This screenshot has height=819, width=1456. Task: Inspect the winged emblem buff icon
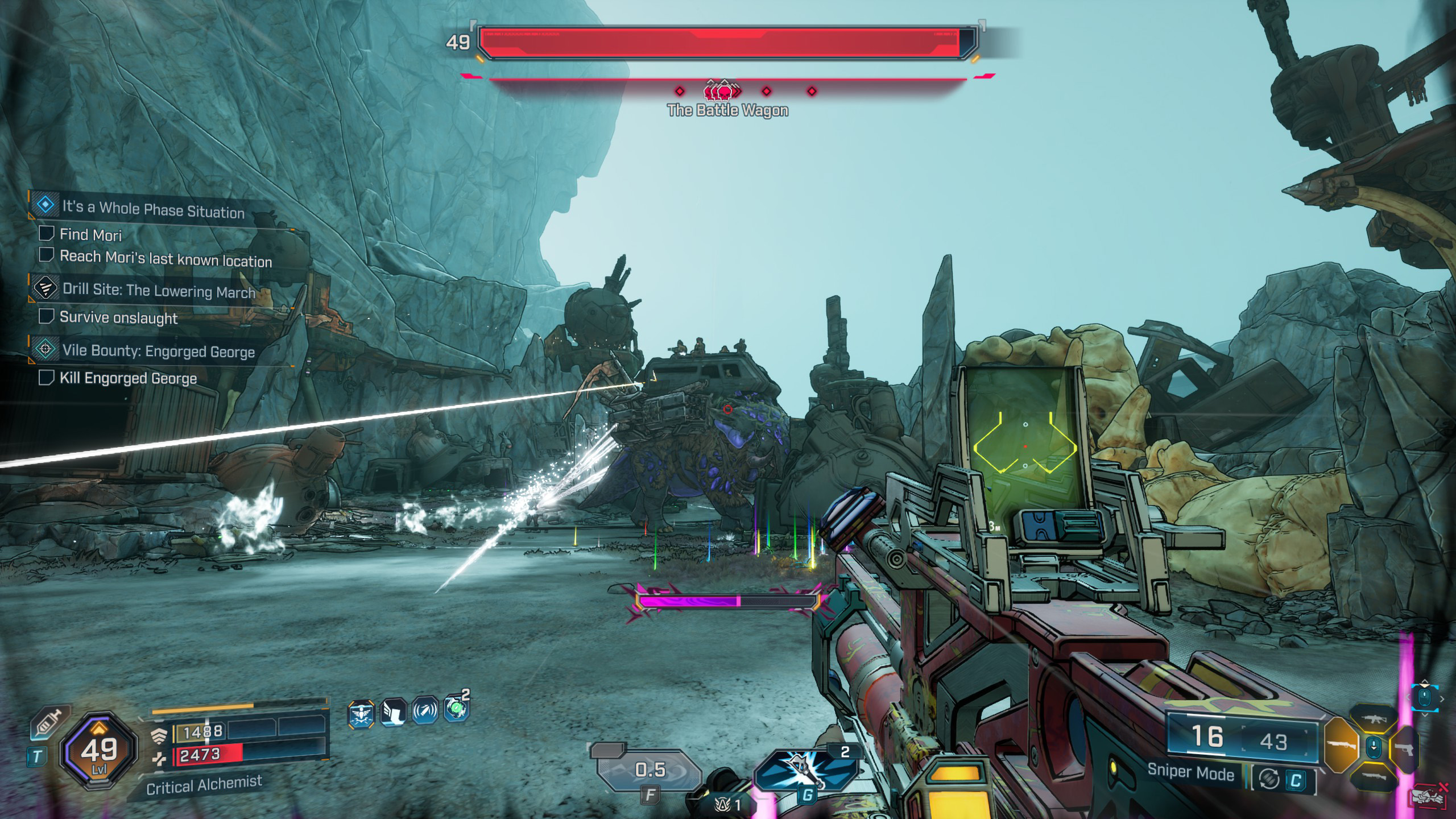pos(361,714)
